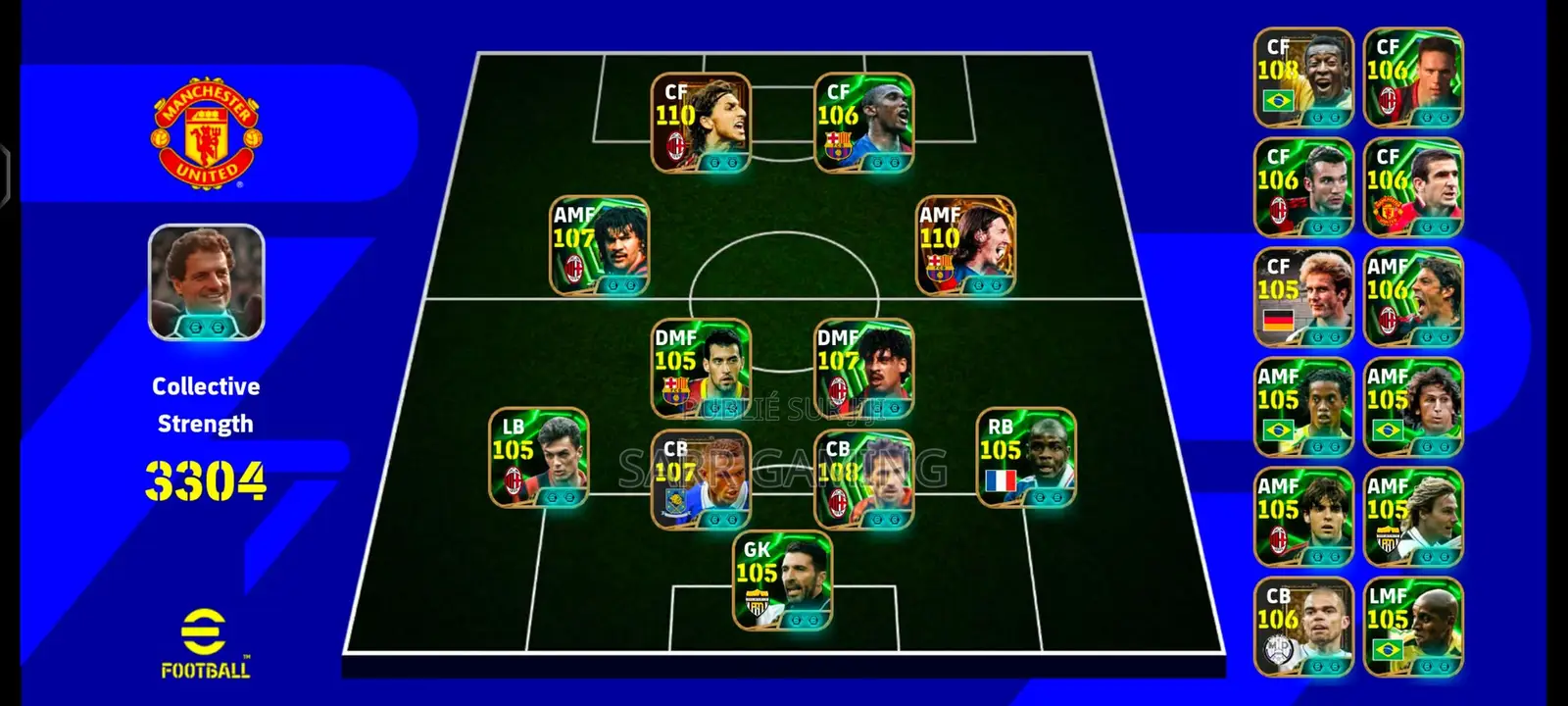This screenshot has height=706, width=1568.
Task: Choose the CB 106 substitute card
Action: (x=1303, y=627)
